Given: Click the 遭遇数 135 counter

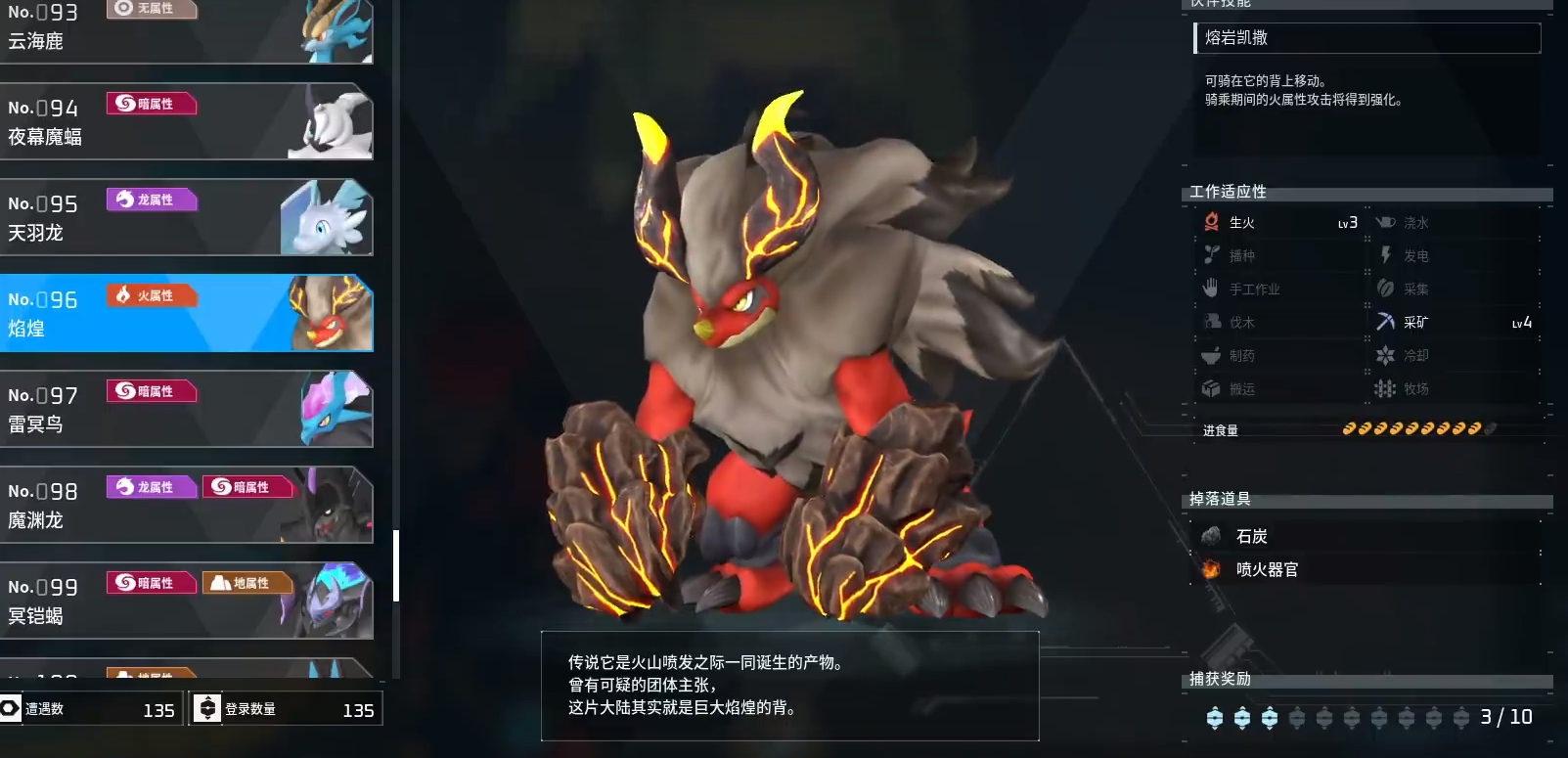Looking at the screenshot, I should (93, 710).
